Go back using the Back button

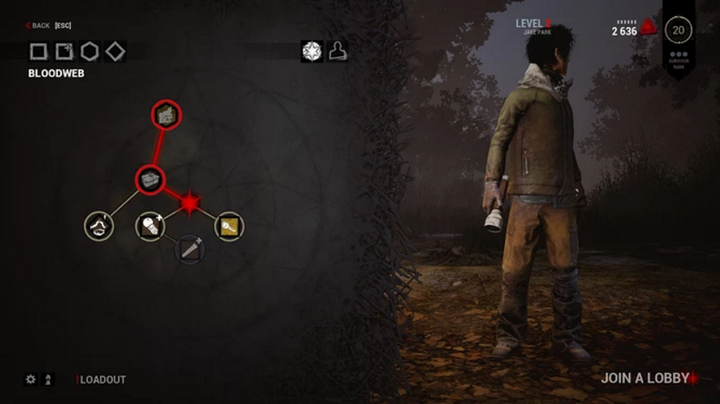pos(38,25)
